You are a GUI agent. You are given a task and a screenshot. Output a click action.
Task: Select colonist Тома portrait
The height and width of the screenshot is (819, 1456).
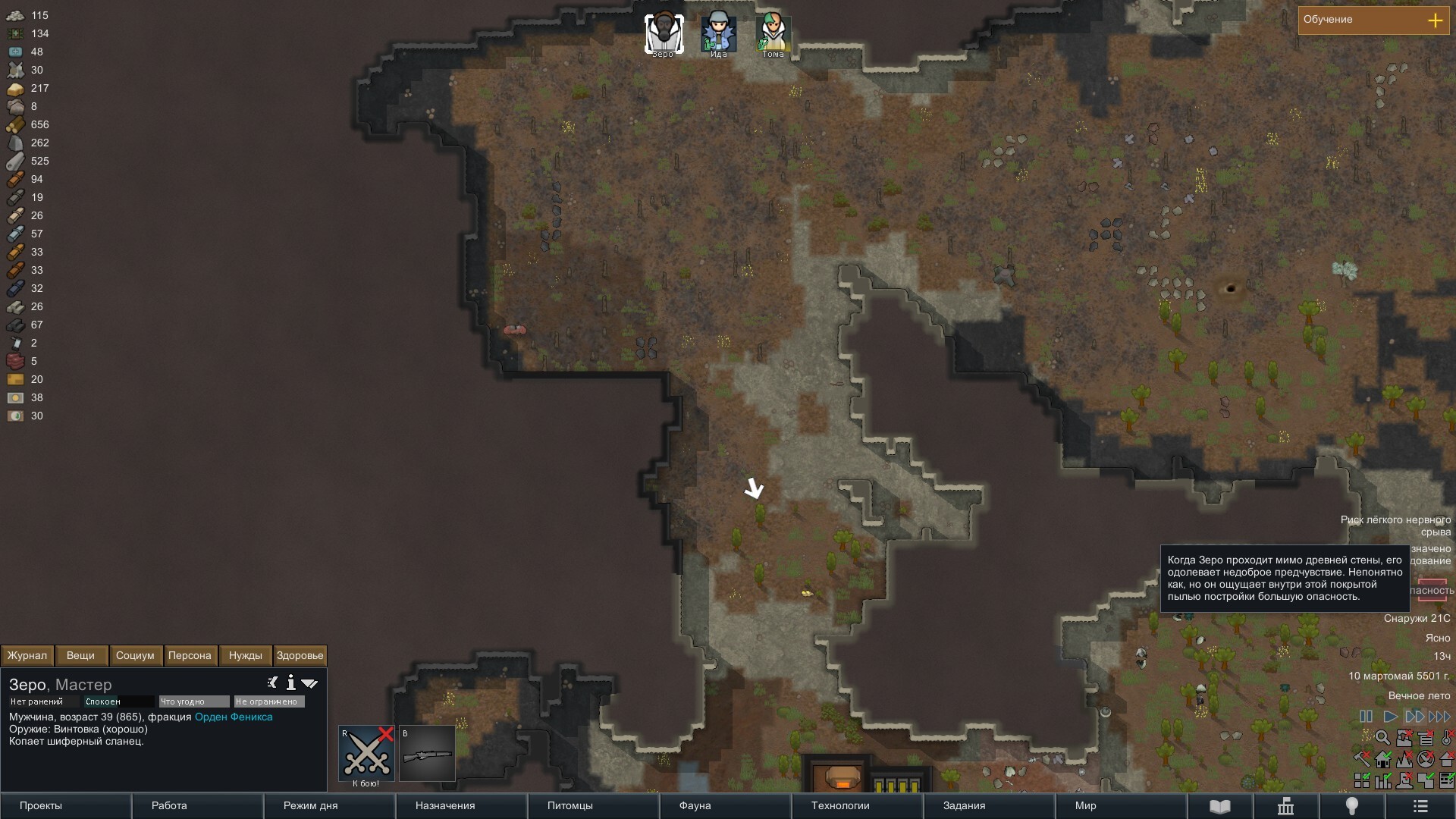(x=773, y=34)
